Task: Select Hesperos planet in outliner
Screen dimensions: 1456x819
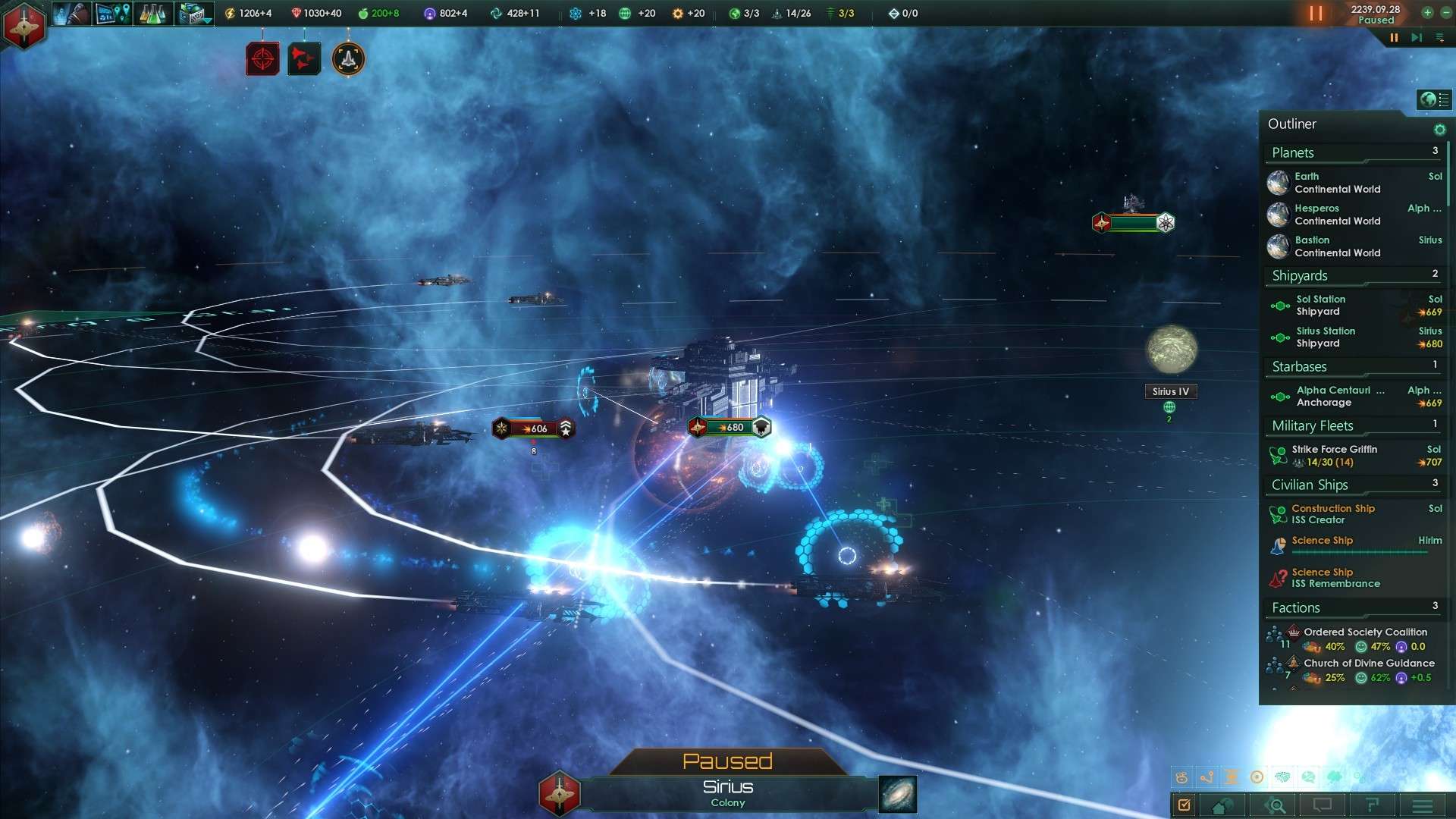Action: pyautogui.click(x=1336, y=215)
